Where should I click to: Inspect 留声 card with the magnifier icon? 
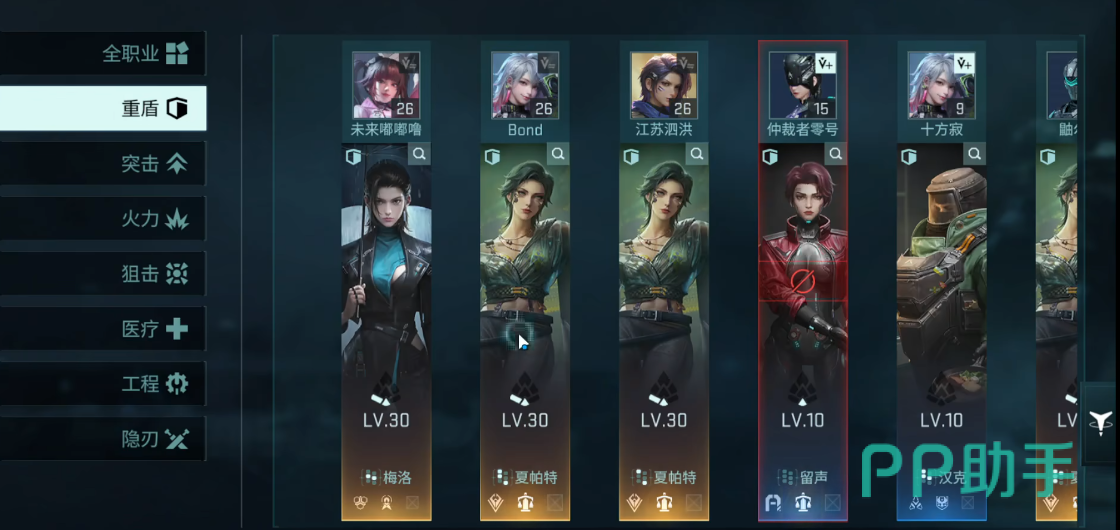pyautogui.click(x=837, y=154)
